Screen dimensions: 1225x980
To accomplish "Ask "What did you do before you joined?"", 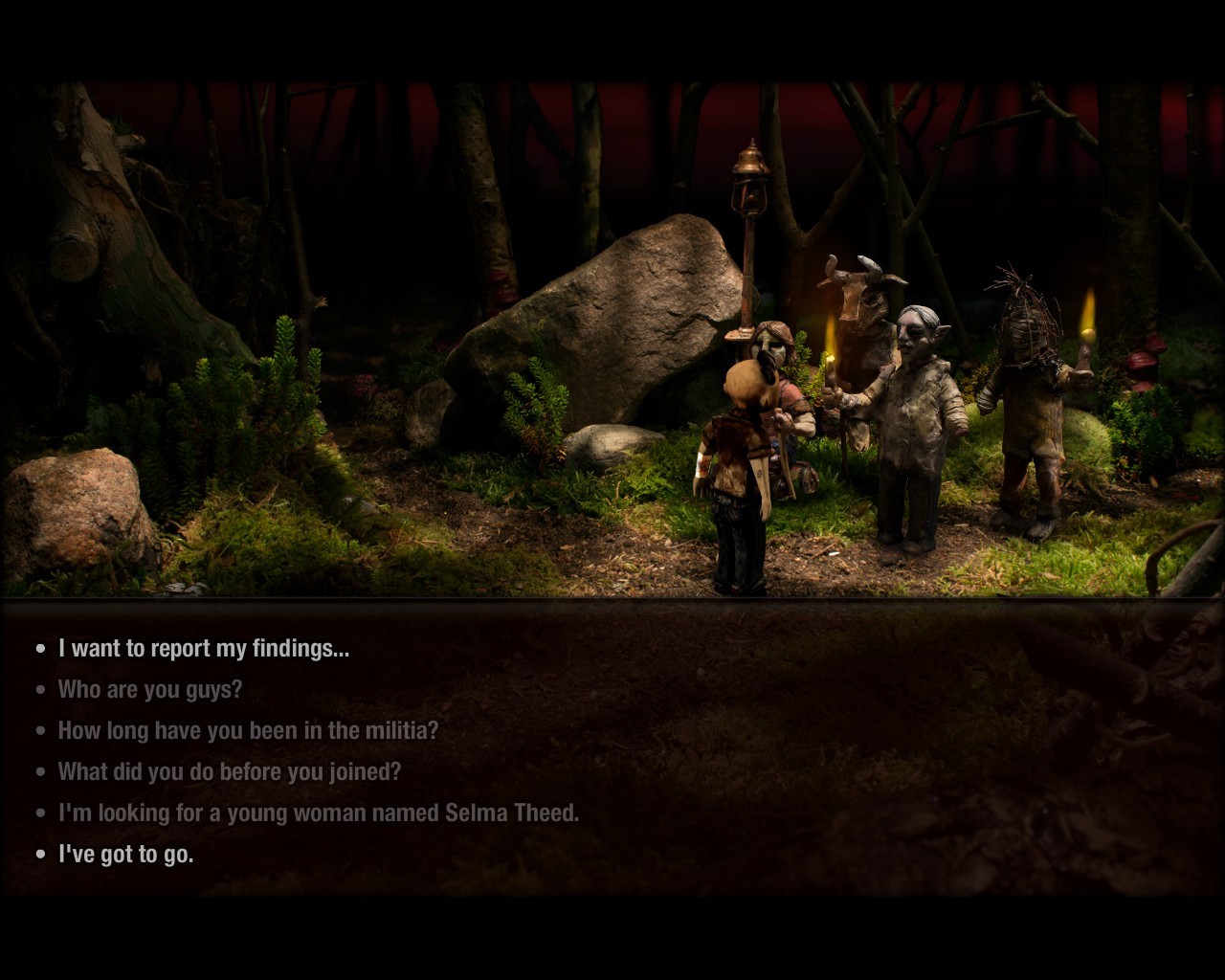I will tap(230, 772).
